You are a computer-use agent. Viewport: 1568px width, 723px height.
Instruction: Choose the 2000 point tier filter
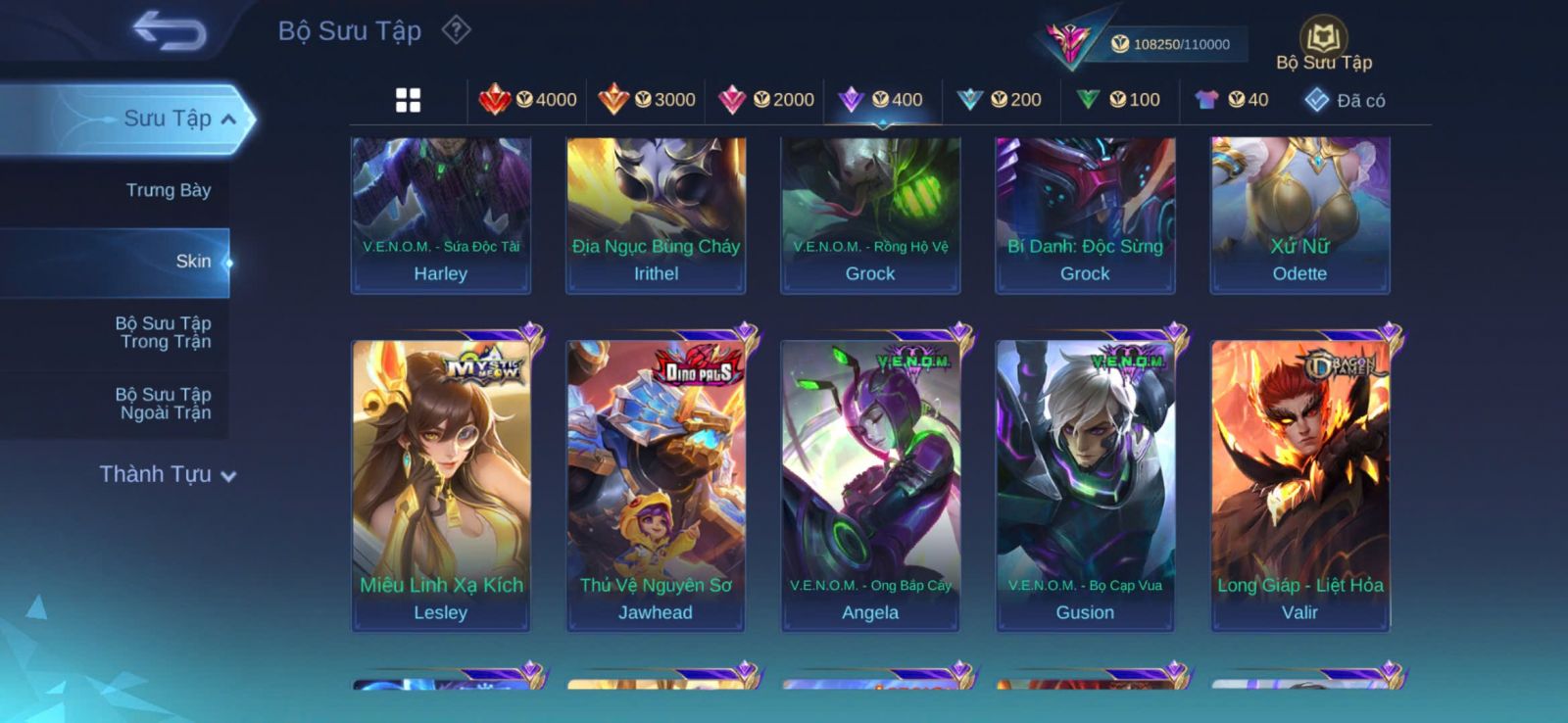(x=766, y=100)
